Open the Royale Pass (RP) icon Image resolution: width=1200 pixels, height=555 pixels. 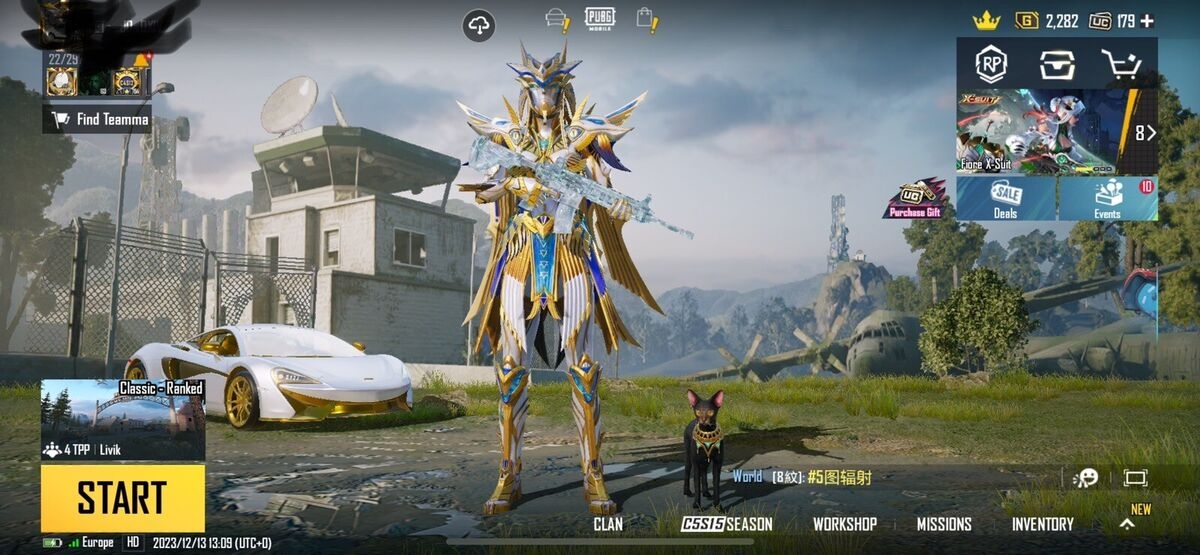point(991,65)
